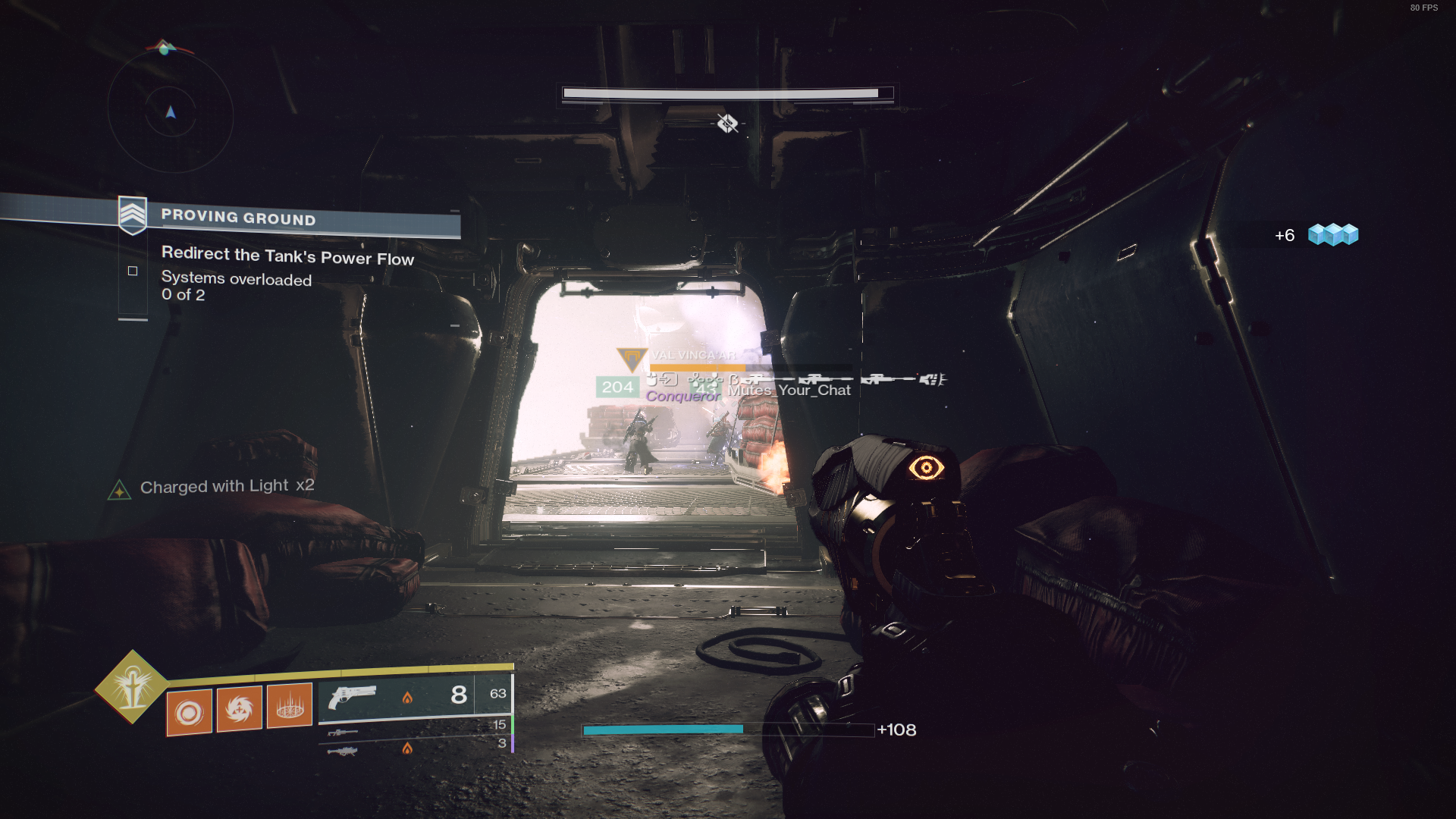This screenshot has width=1456, height=819.
Task: Activate the golden diamond super ability icon
Action: click(x=132, y=687)
